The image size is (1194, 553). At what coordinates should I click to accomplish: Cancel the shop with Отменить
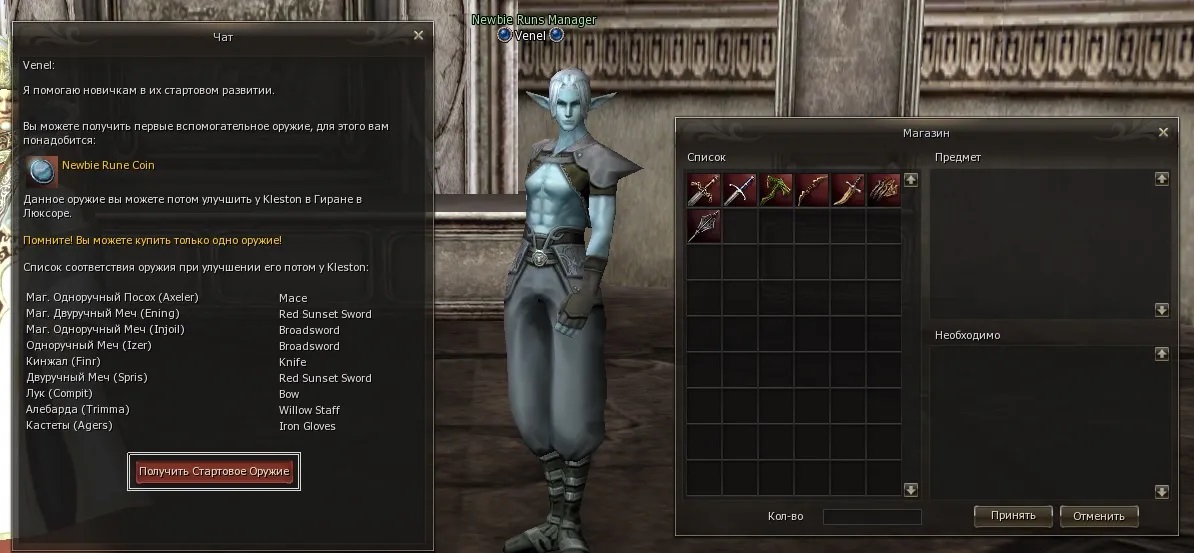pyautogui.click(x=1099, y=516)
